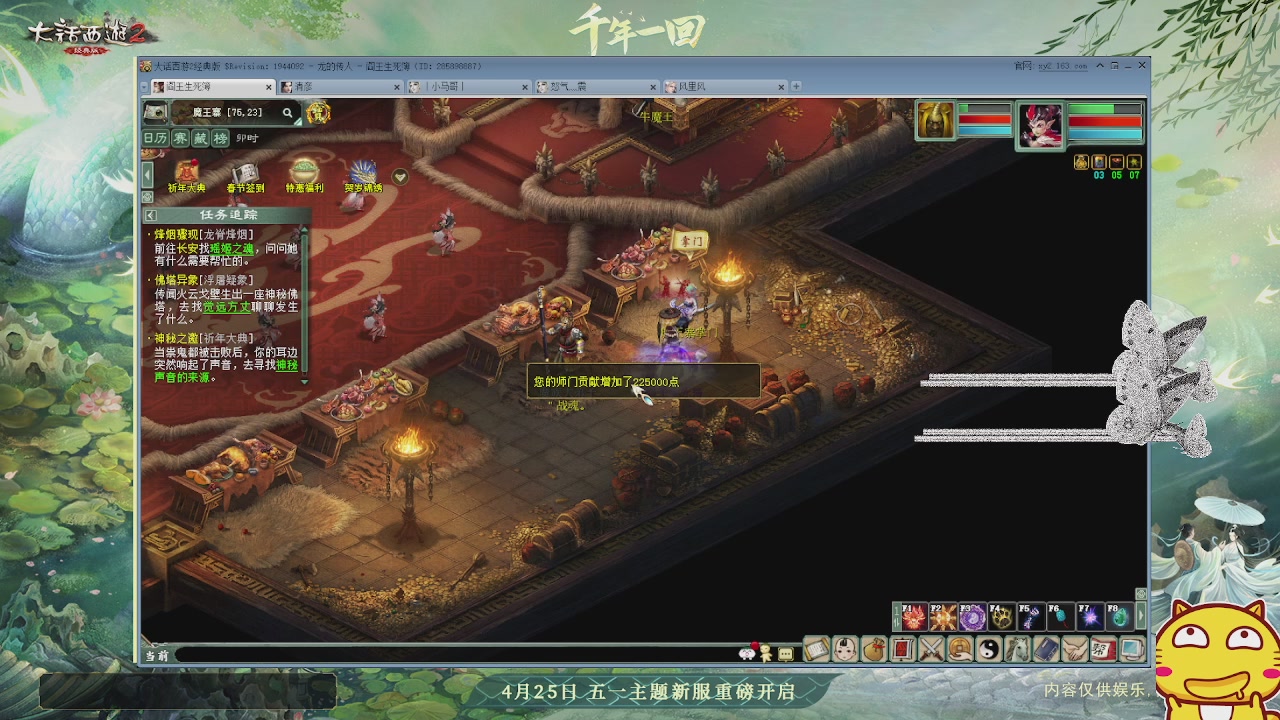This screenshot has width=1280, height=720.
Task: Click the crossed swords PK icon
Action: point(930,650)
